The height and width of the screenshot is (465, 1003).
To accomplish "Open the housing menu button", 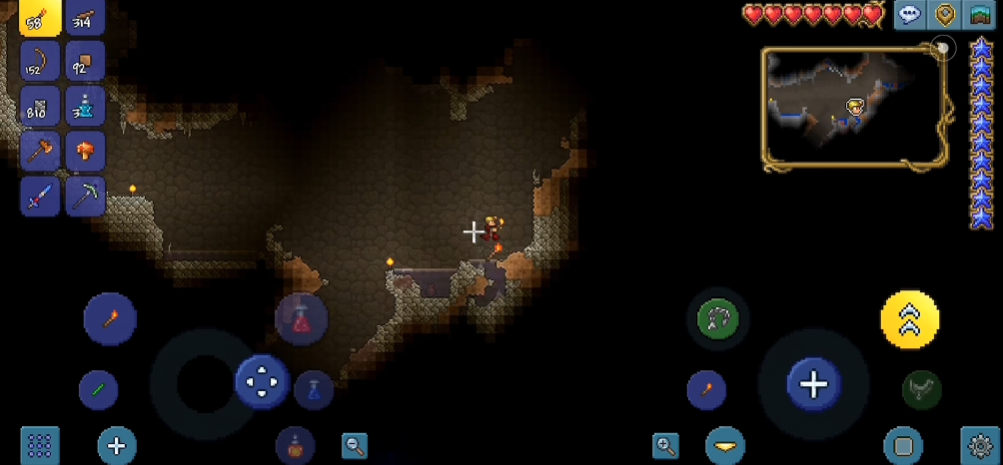I will pos(979,15).
